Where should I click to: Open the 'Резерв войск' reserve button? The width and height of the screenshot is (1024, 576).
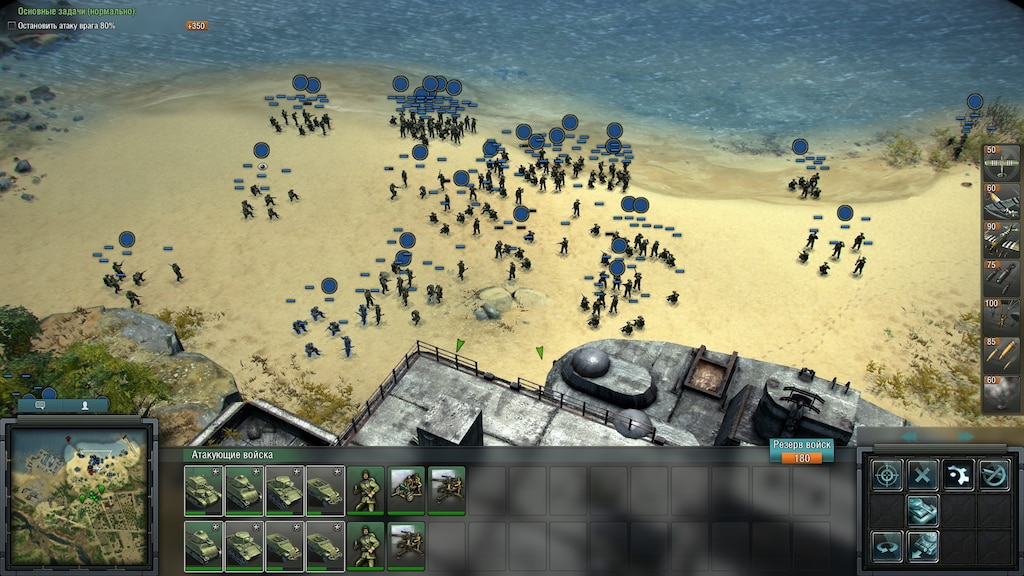[802, 451]
